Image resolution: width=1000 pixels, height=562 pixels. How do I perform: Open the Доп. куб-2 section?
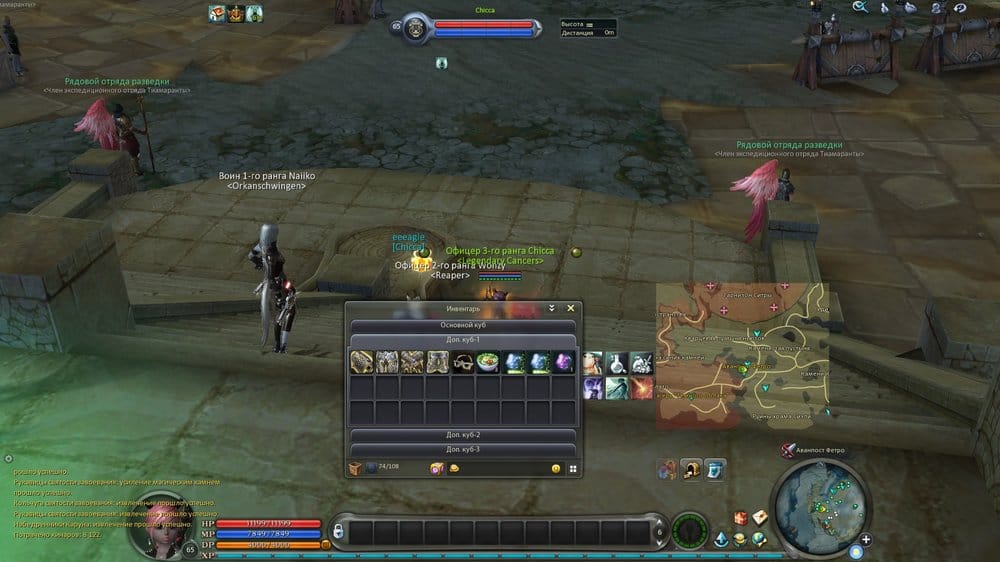pos(461,436)
